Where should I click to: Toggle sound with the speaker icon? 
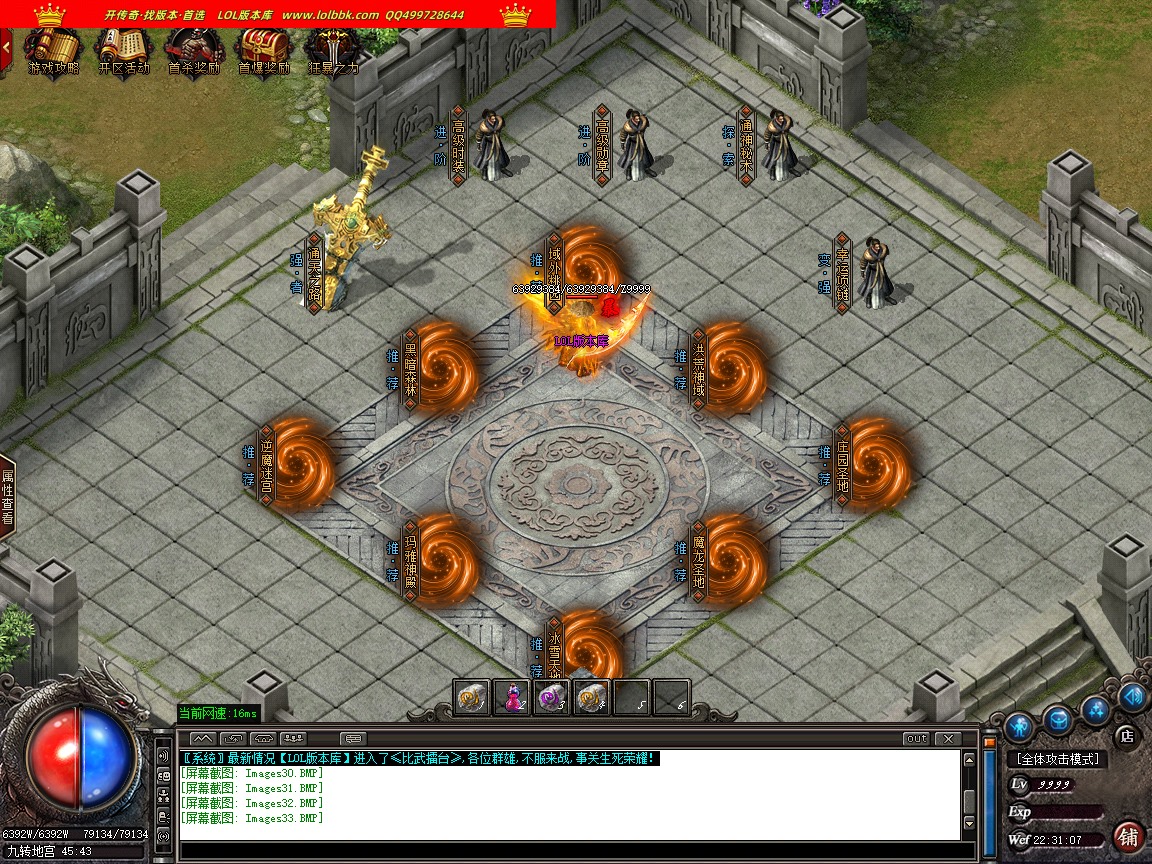pyautogui.click(x=1132, y=695)
